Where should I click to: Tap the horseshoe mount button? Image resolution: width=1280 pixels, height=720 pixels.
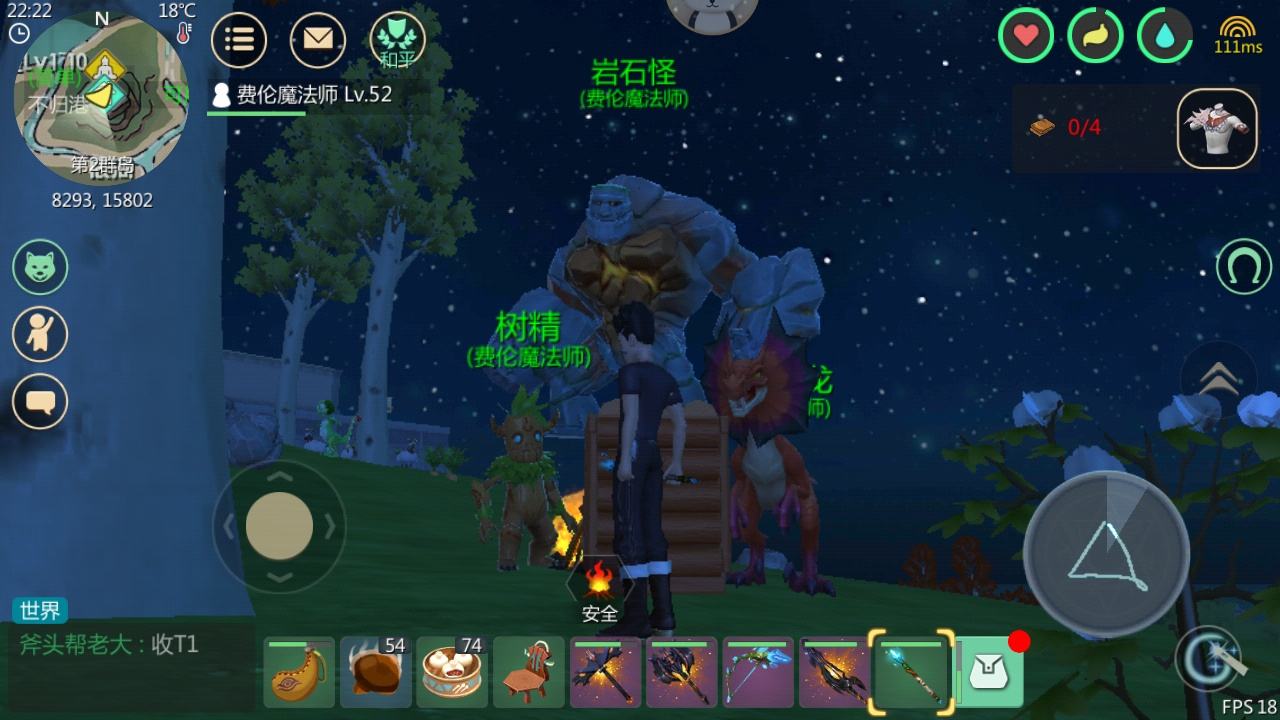pyautogui.click(x=1244, y=267)
